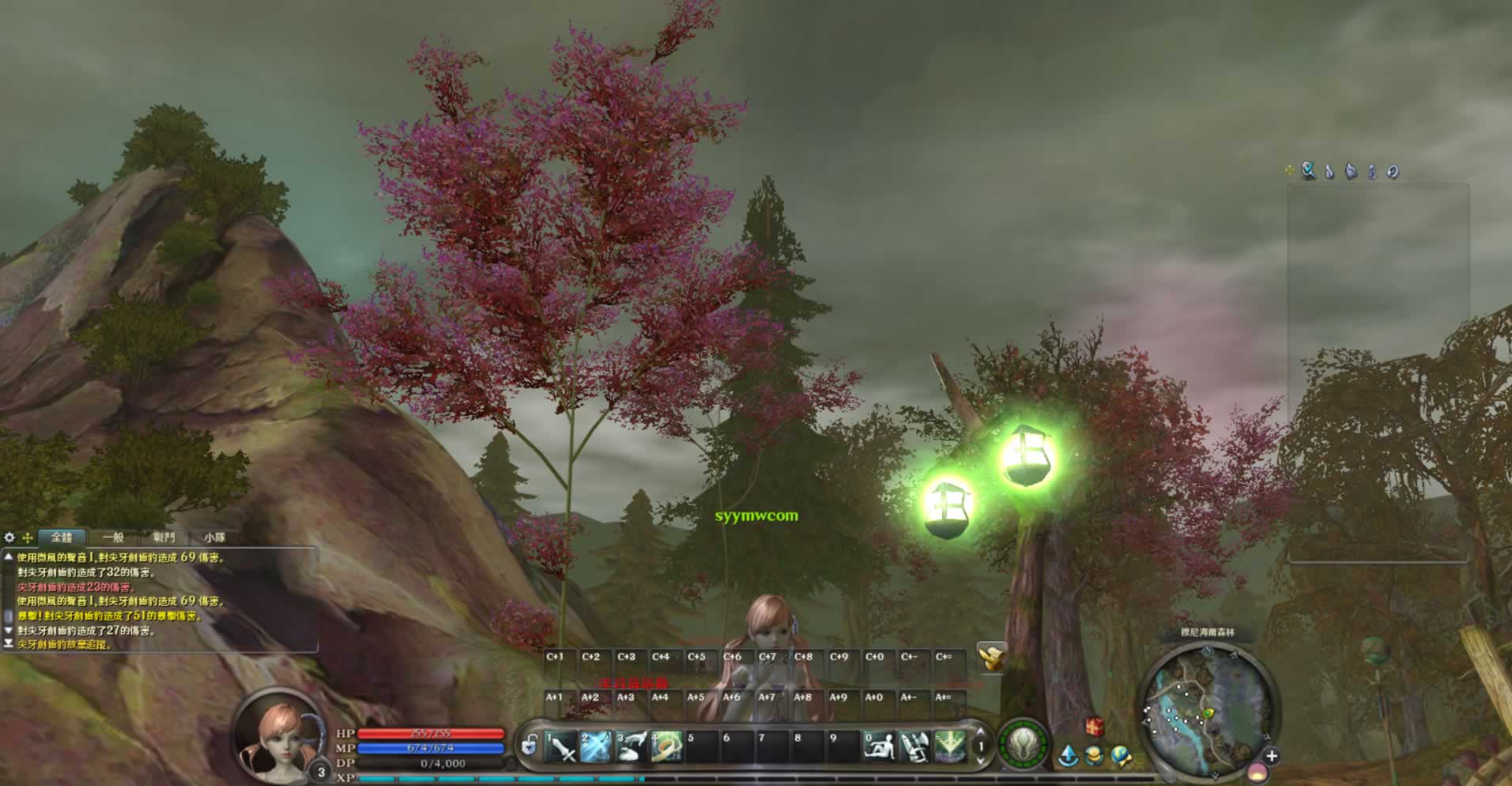Use the green downward arrow skill icon
The image size is (1512, 786).
(x=949, y=746)
